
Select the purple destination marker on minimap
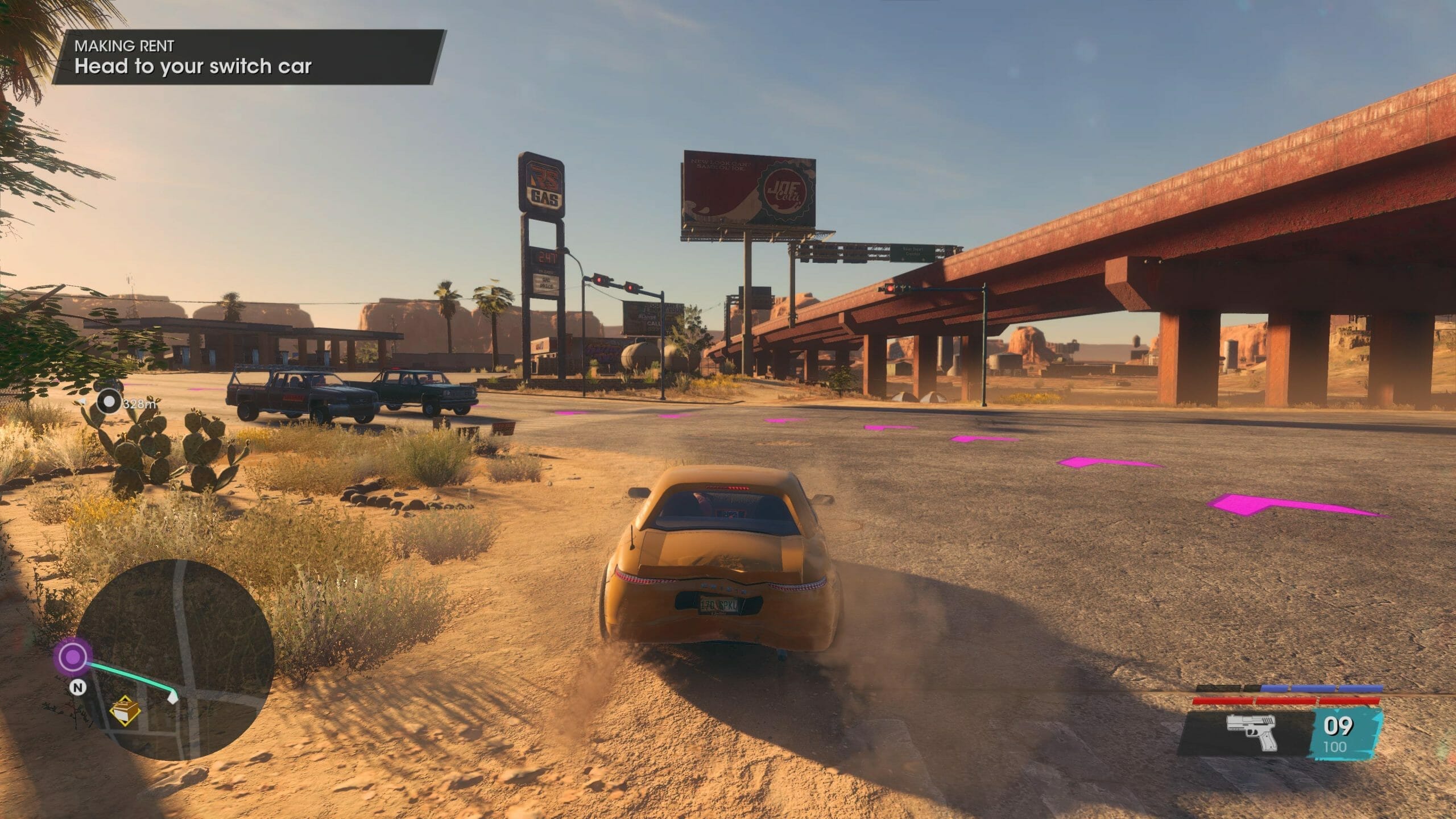(72, 657)
